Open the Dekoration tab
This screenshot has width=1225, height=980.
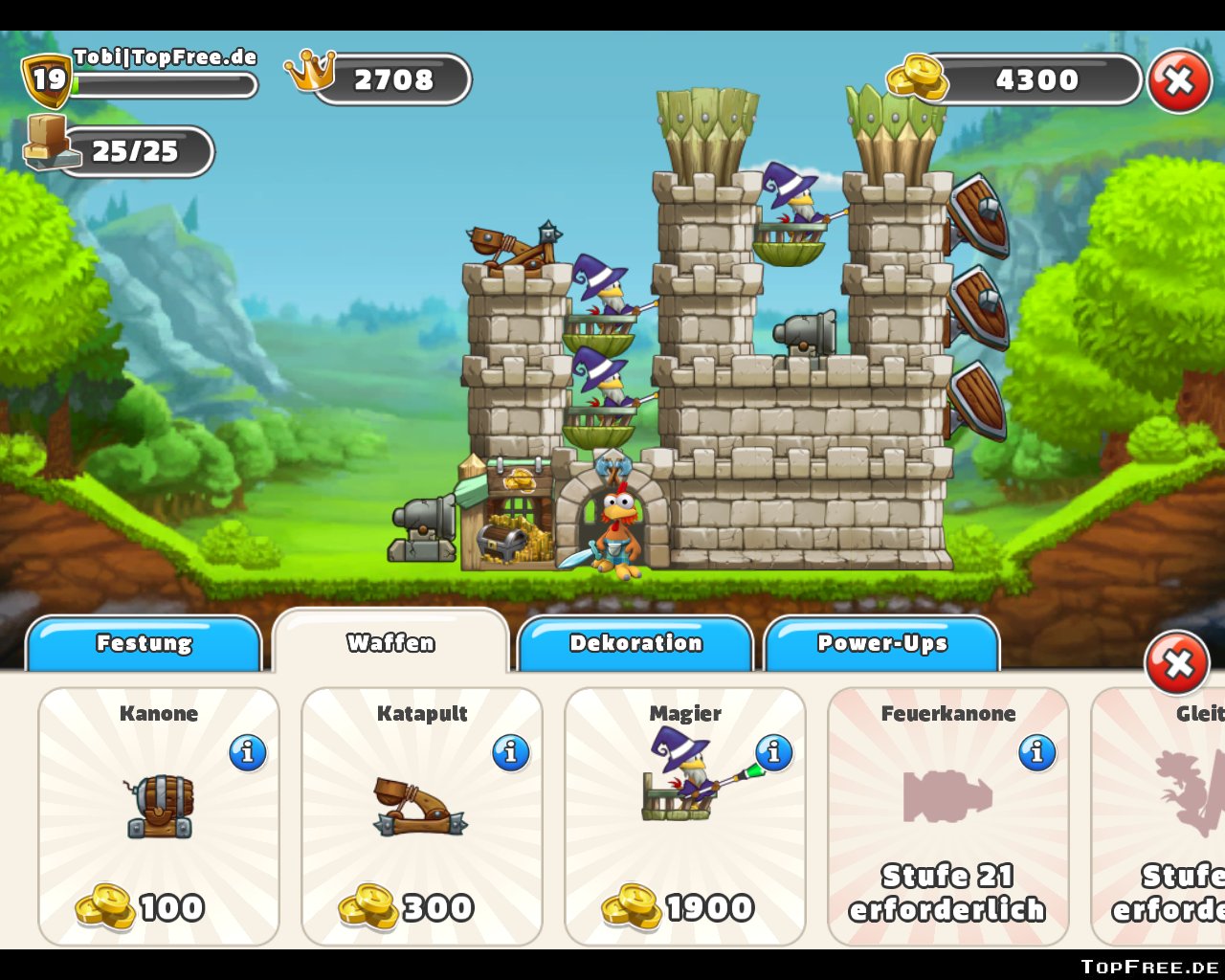pos(635,643)
